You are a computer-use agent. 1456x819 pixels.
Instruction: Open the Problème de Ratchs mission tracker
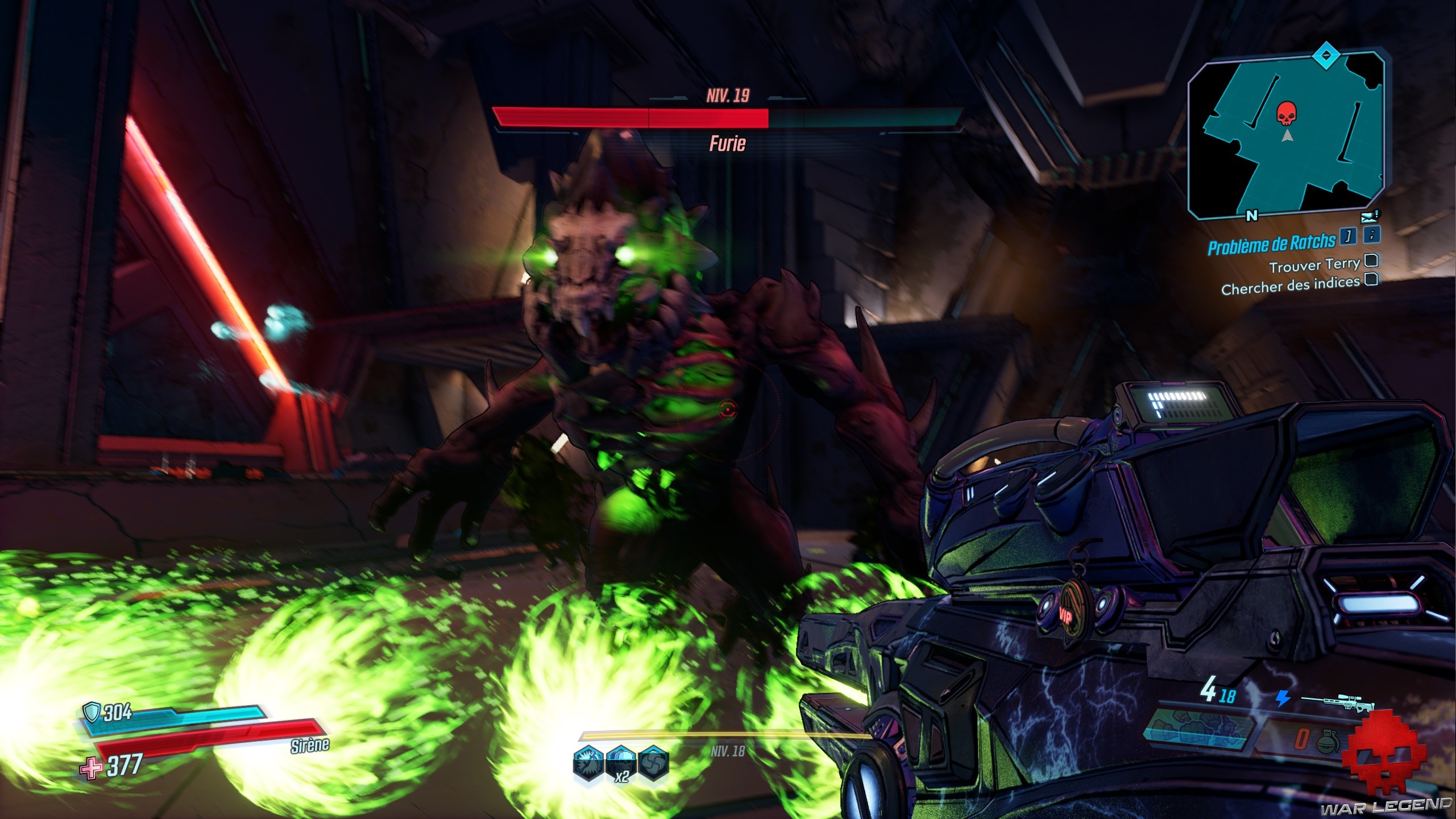[x=1271, y=244]
